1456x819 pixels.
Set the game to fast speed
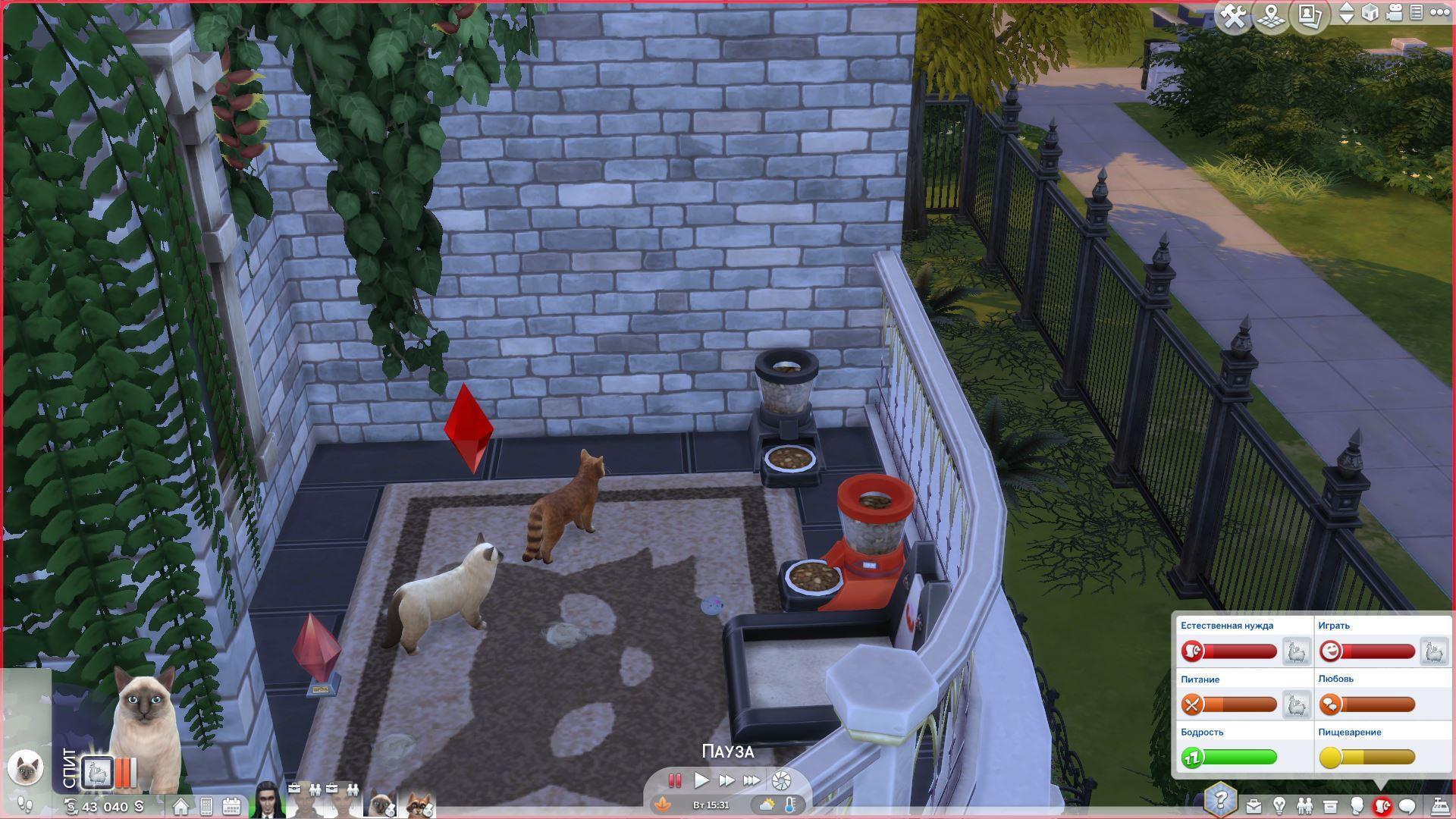(726, 780)
